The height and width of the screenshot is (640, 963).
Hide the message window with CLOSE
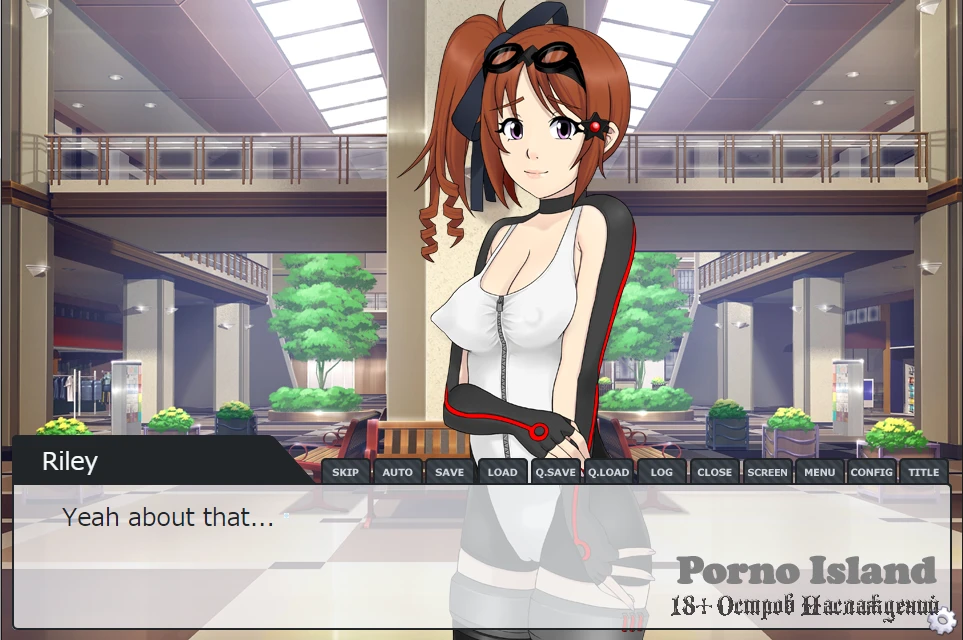click(714, 472)
